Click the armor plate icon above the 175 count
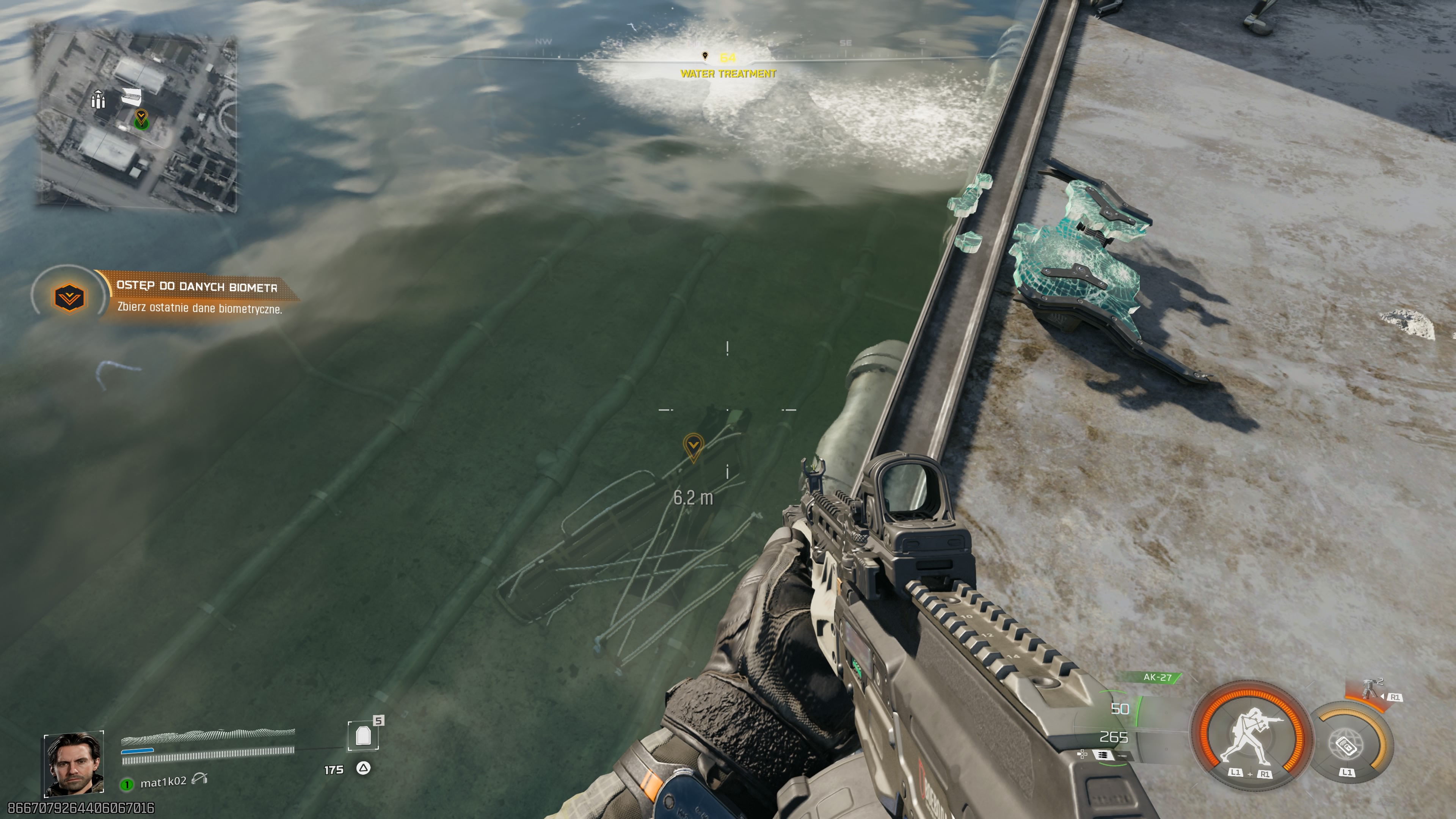Image resolution: width=1456 pixels, height=819 pixels. [364, 735]
